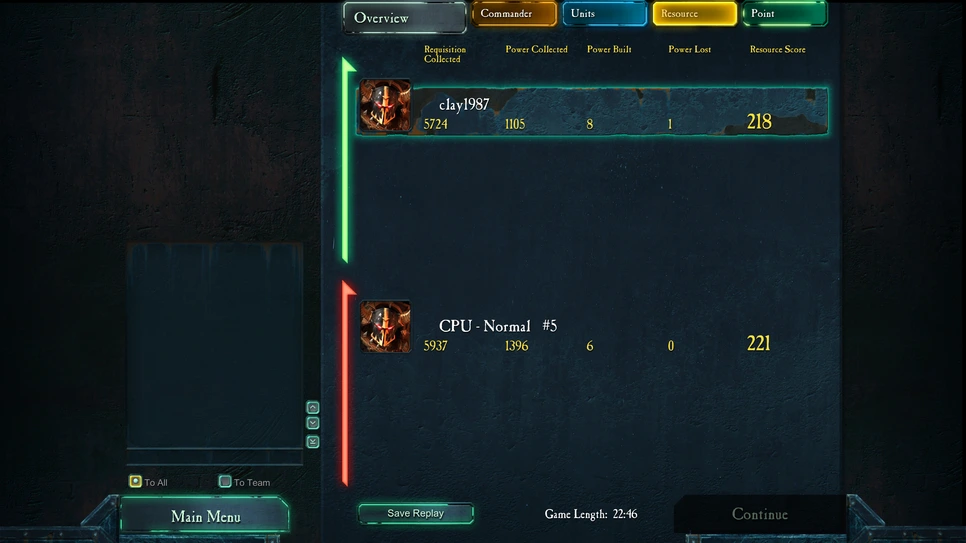
Task: Choose the To Team chat option
Action: (225, 481)
